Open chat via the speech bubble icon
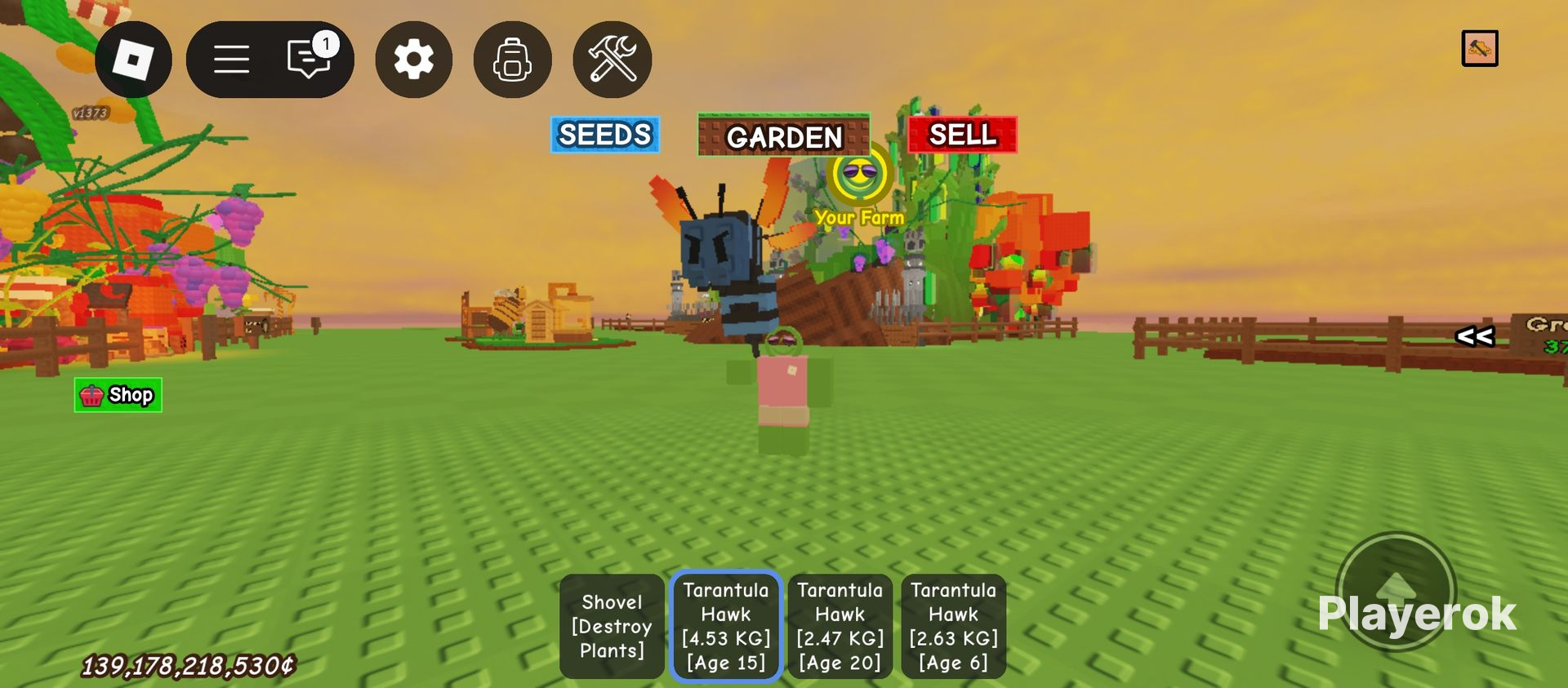The height and width of the screenshot is (688, 1568). (x=306, y=59)
